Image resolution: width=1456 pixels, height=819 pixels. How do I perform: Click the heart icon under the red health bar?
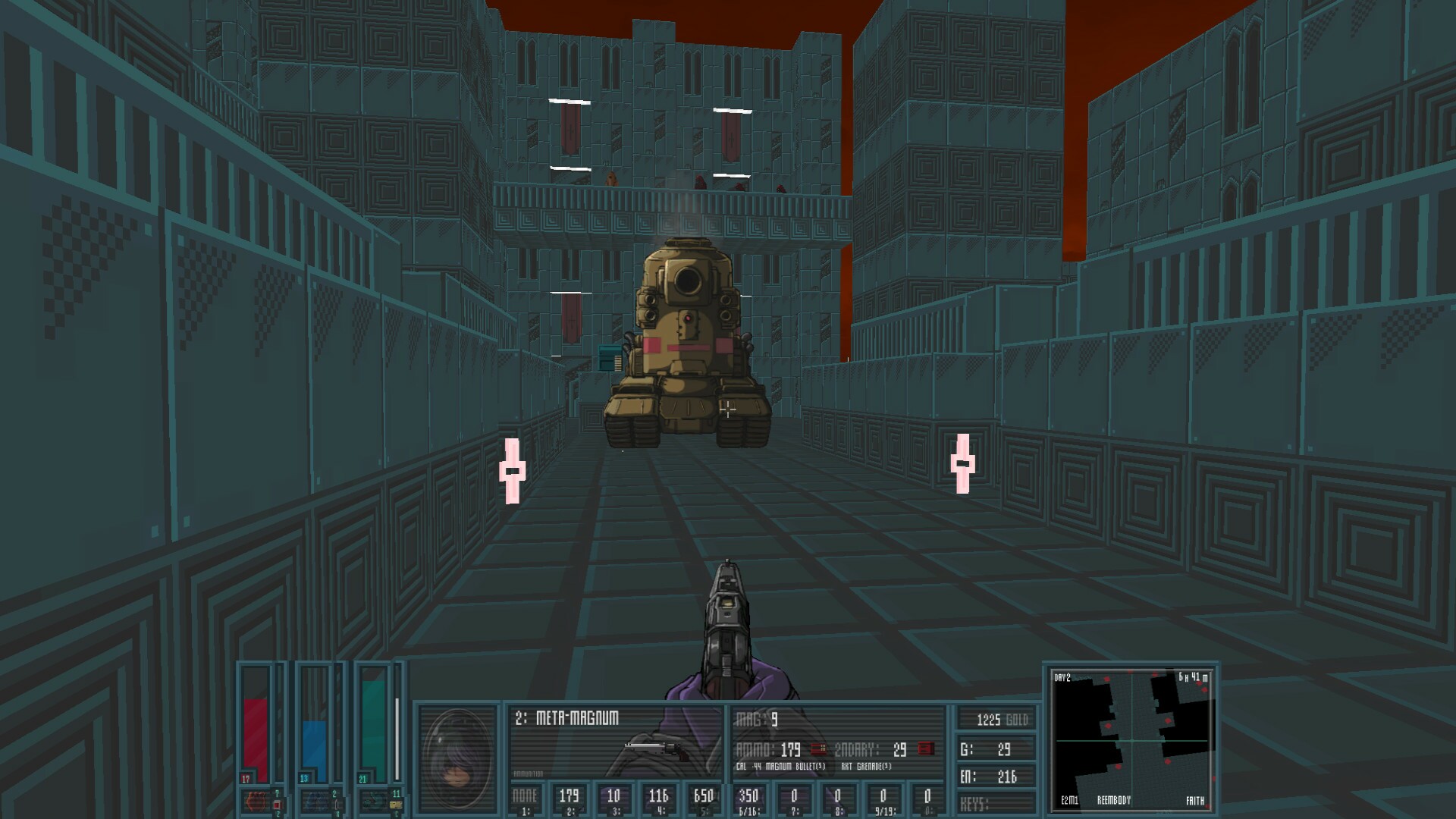[256, 802]
